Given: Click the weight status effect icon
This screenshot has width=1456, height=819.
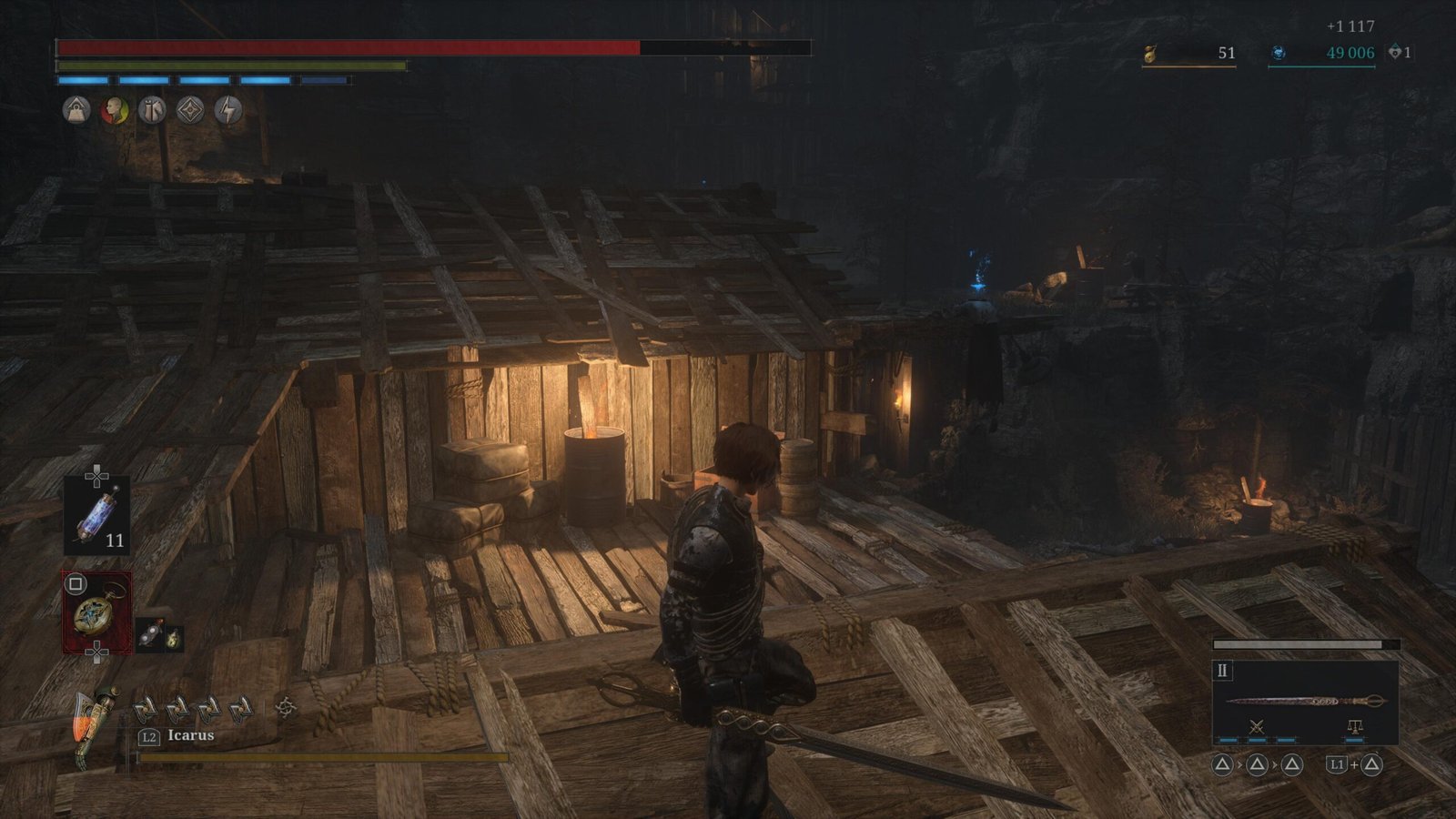Looking at the screenshot, I should pyautogui.click(x=76, y=111).
